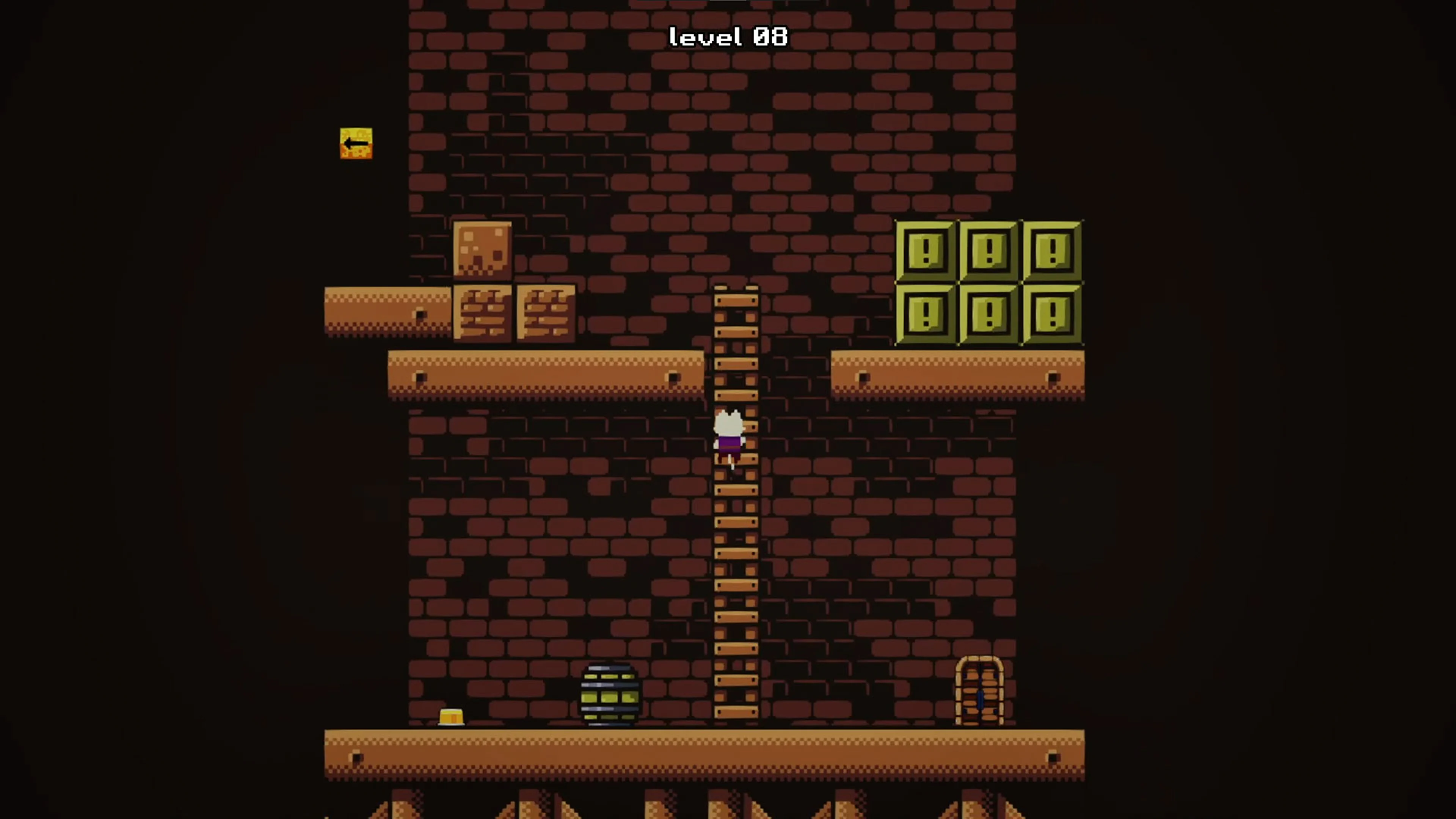The width and height of the screenshot is (1456, 819).
Task: Click the yellow left-arrow back button
Action: (x=356, y=143)
